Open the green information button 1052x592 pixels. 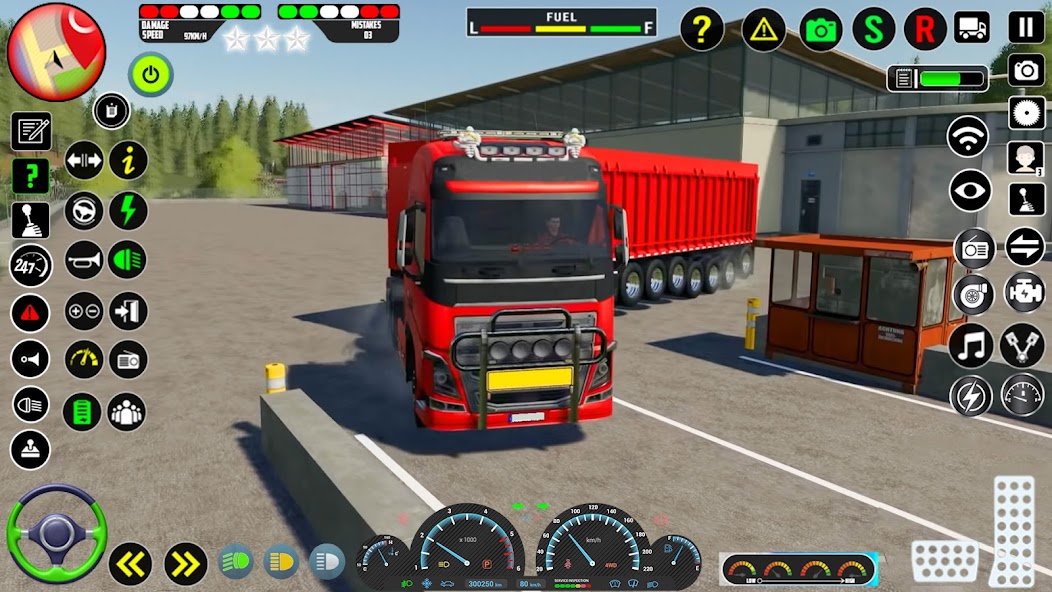tap(129, 159)
